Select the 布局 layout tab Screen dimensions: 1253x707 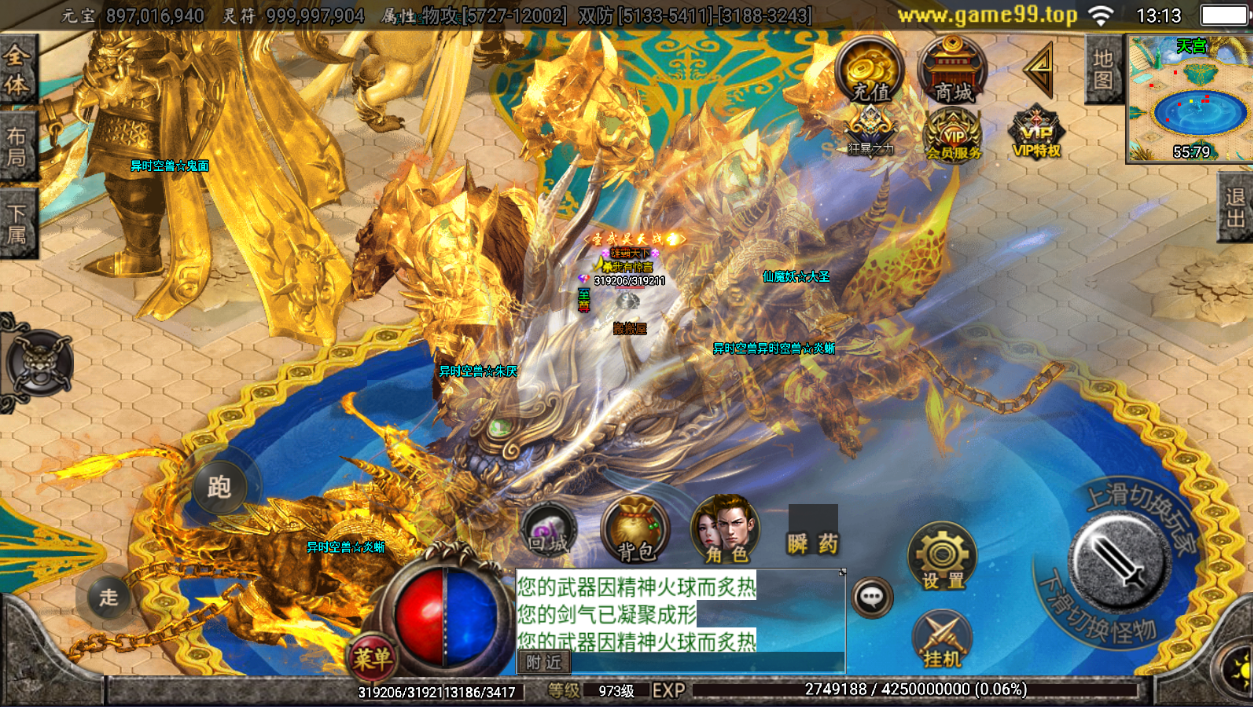17,146
